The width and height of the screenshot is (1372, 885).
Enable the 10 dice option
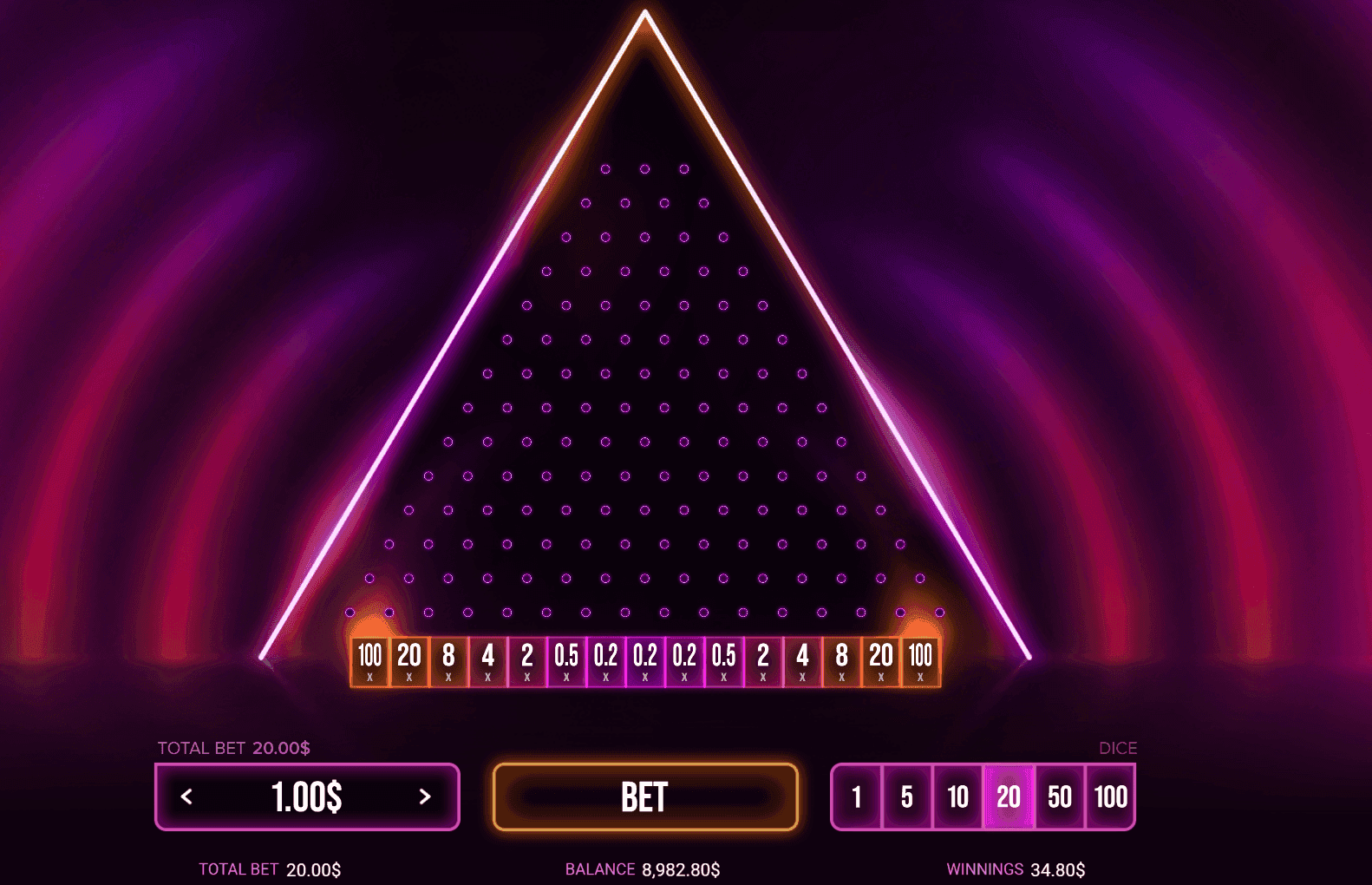[x=957, y=796]
